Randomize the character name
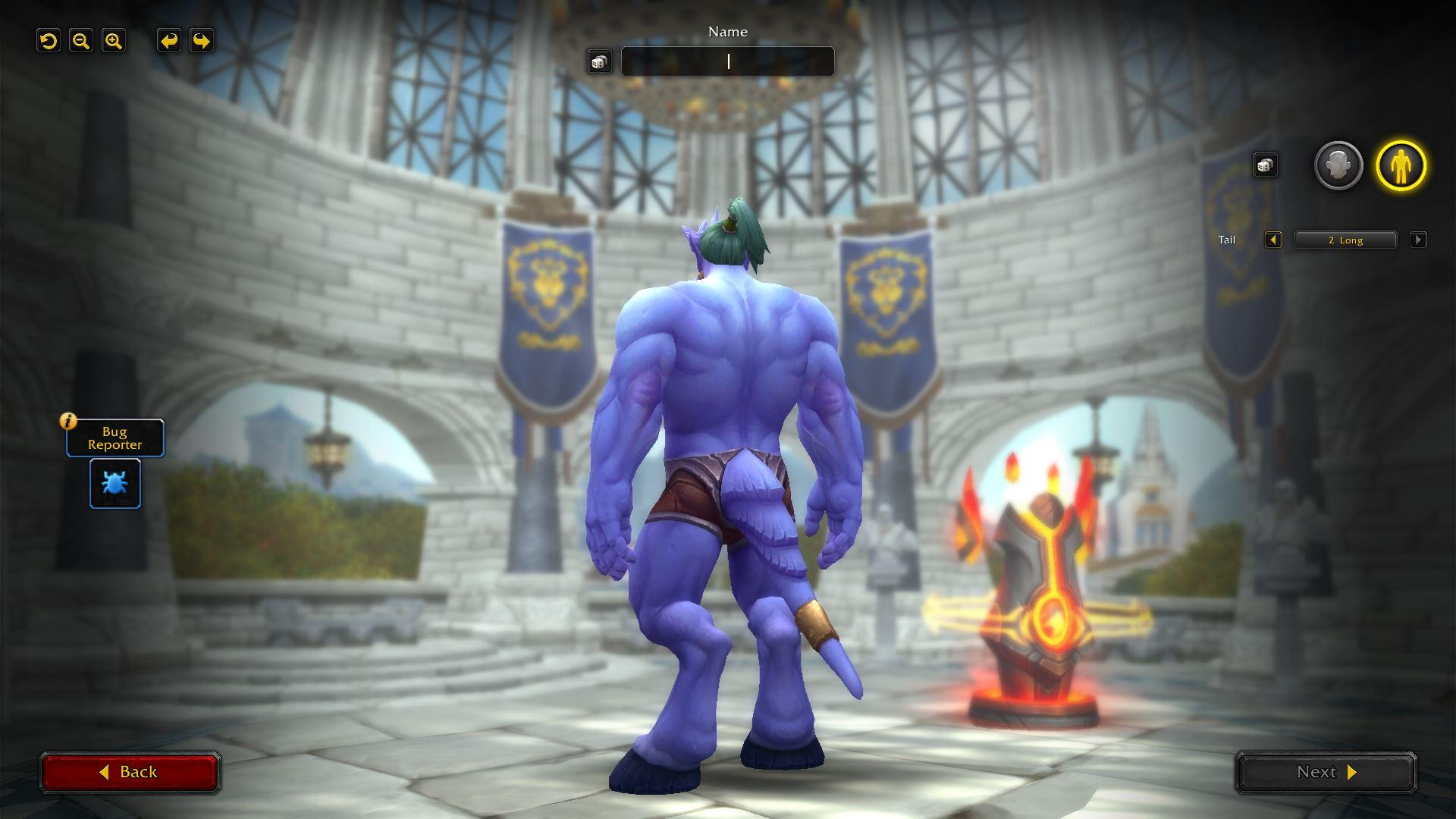 [x=599, y=62]
